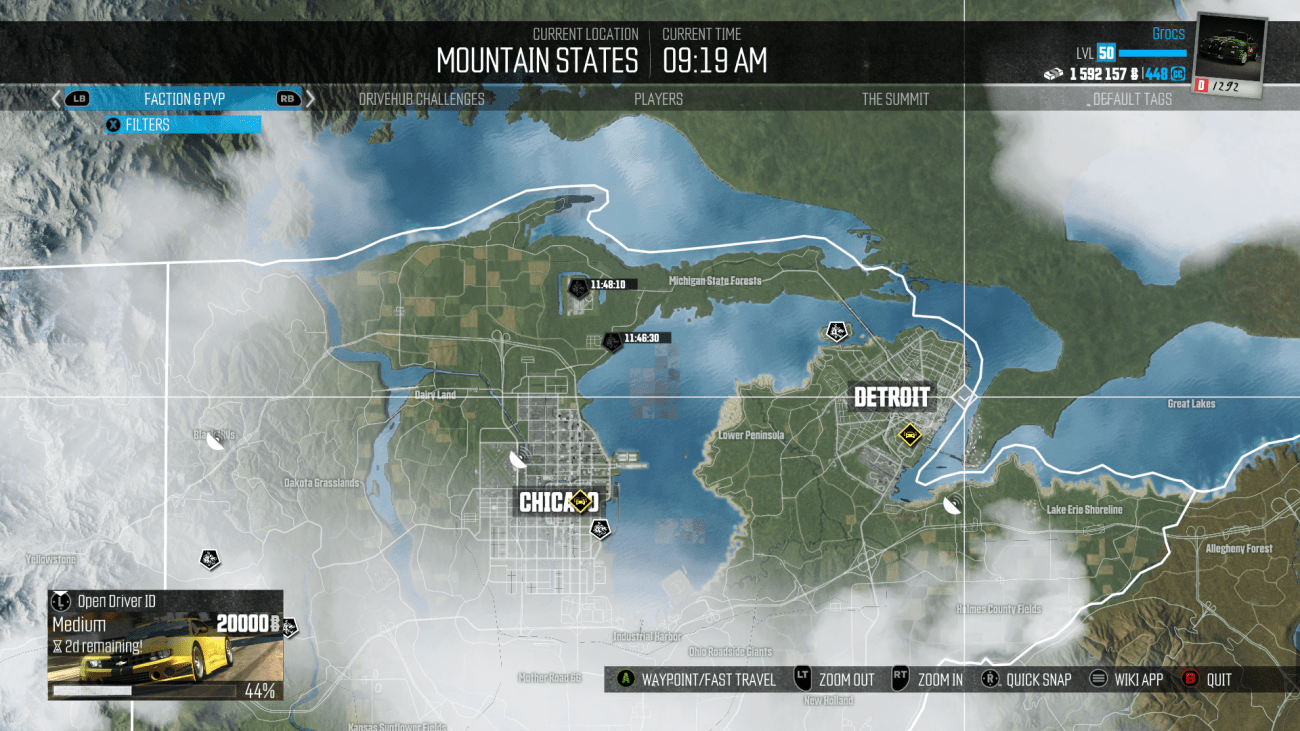This screenshot has width=1300, height=731.
Task: Select the yellow car marker on Chicago
Action: pos(580,501)
